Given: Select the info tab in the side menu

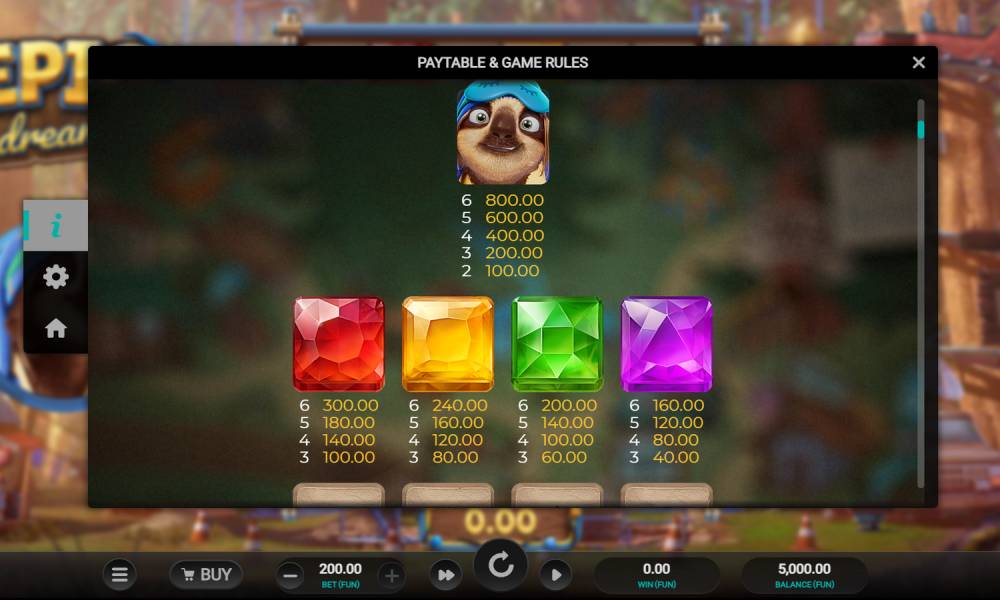Looking at the screenshot, I should click(x=56, y=226).
